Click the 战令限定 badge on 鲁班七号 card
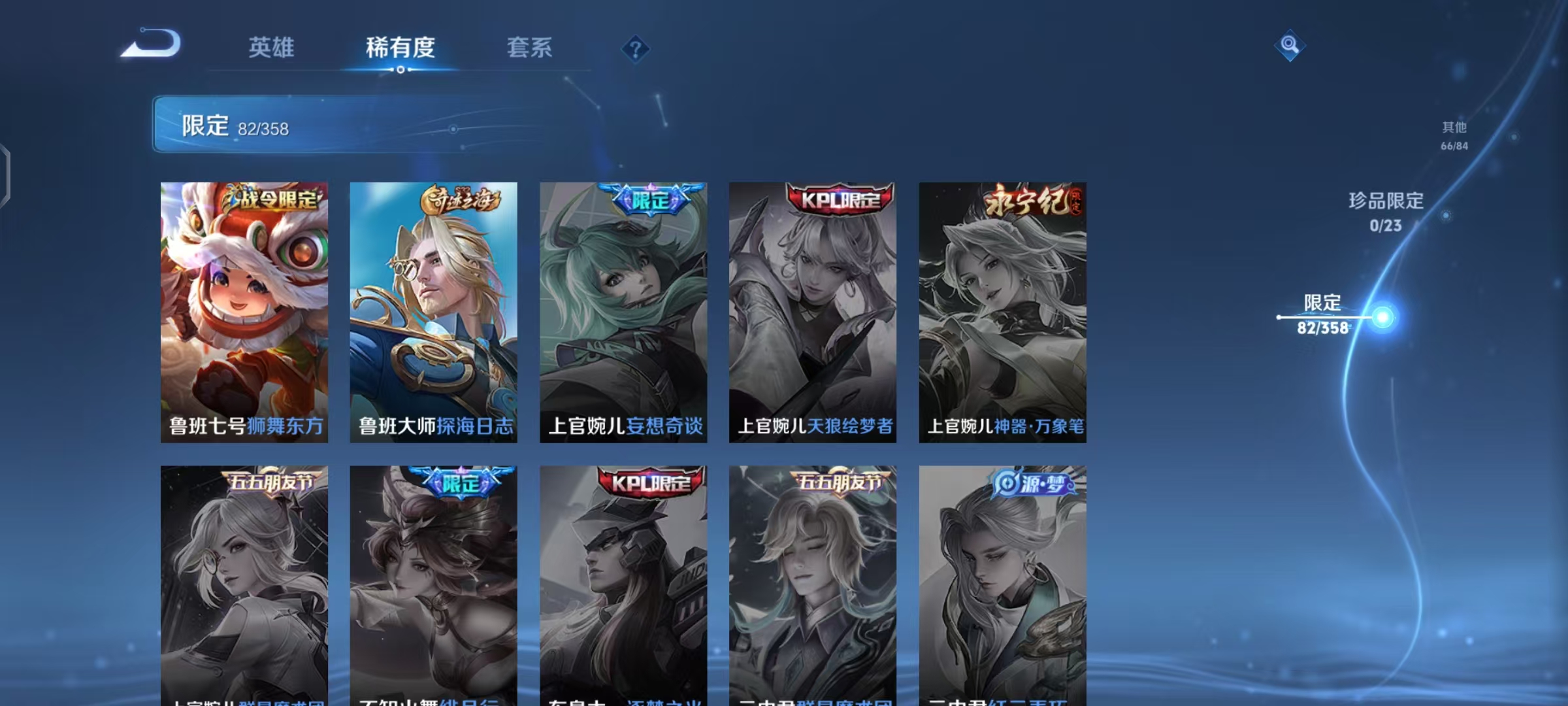 pyautogui.click(x=270, y=200)
